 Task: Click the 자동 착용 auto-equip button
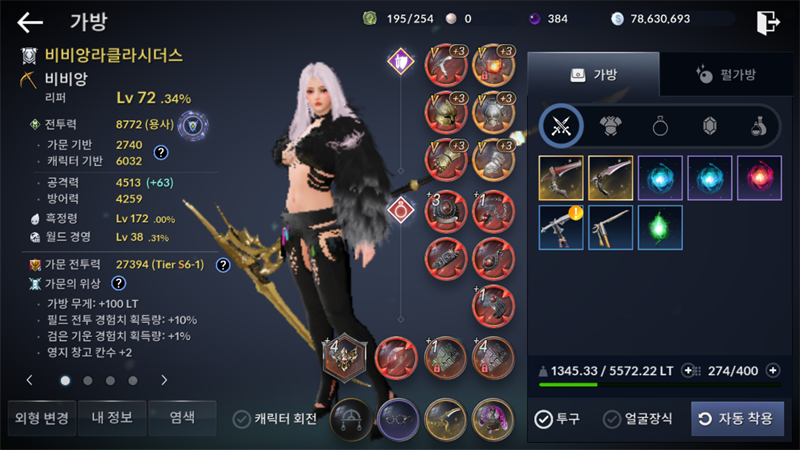(x=737, y=419)
